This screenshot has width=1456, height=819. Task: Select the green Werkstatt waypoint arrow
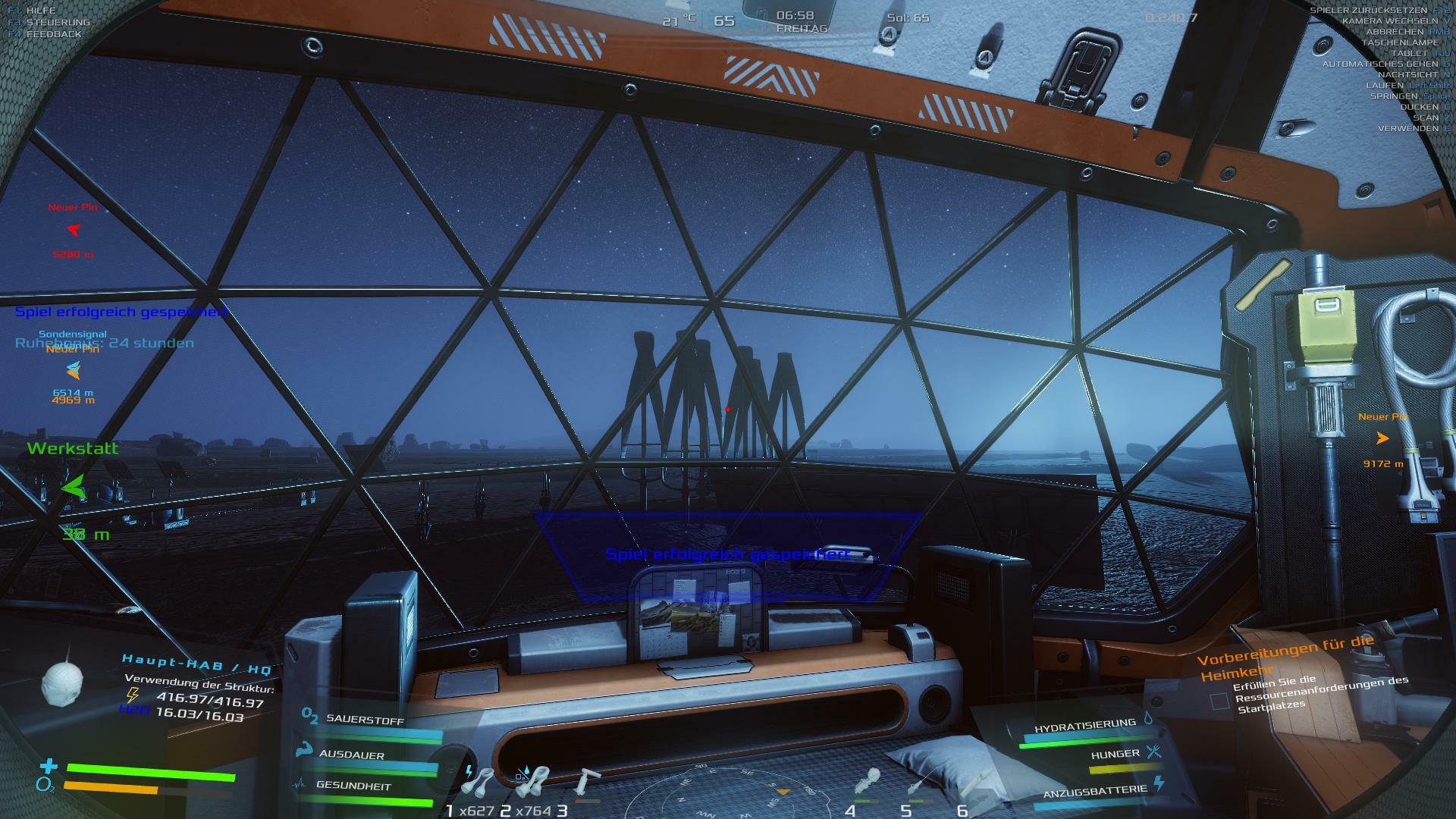pos(74,487)
